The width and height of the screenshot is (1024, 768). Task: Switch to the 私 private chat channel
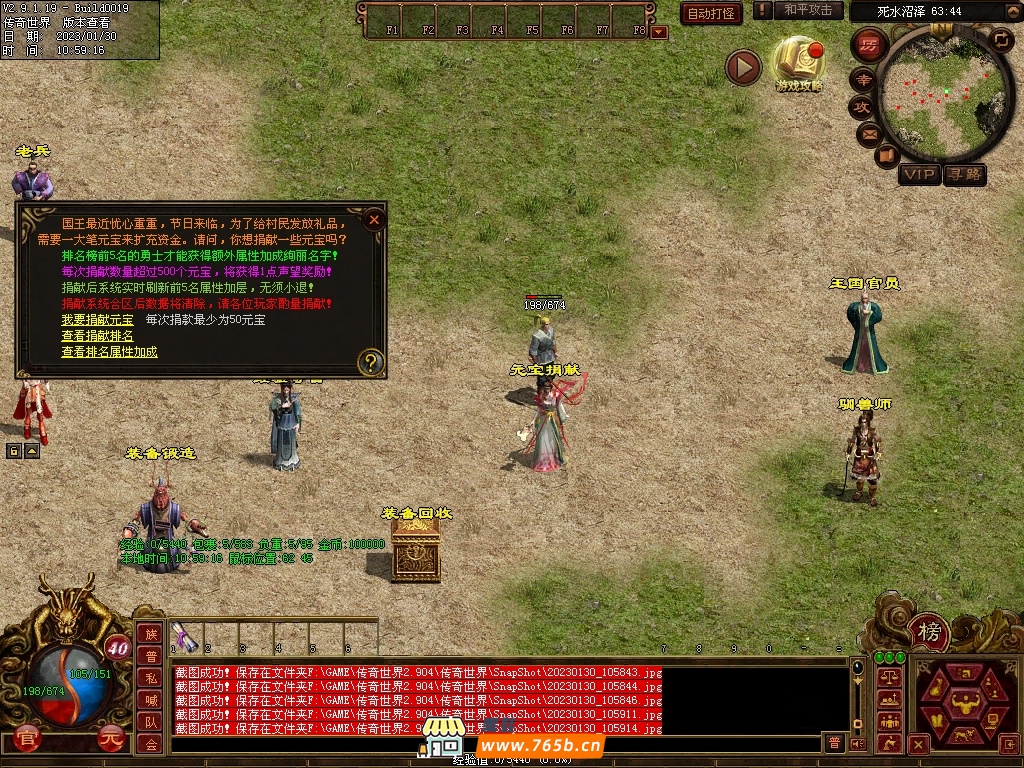click(150, 678)
